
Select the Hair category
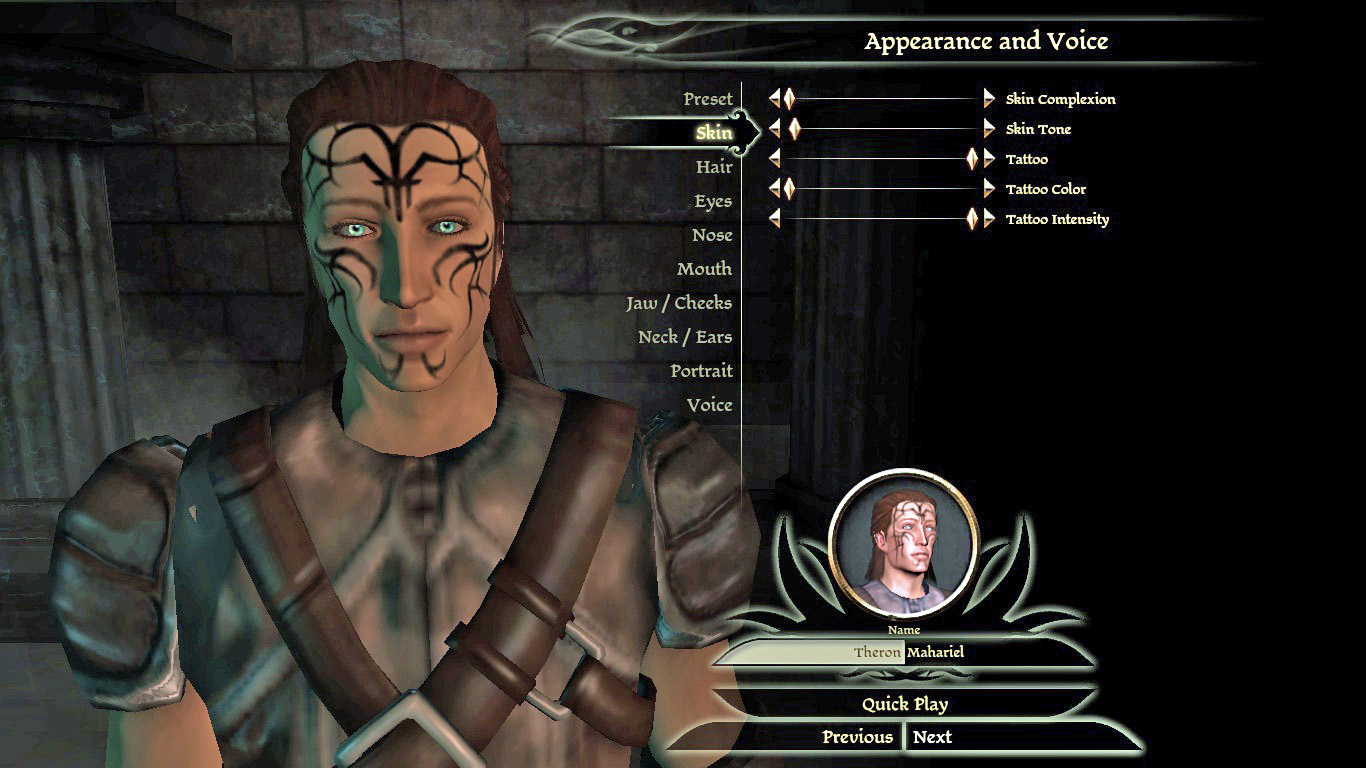coord(714,167)
